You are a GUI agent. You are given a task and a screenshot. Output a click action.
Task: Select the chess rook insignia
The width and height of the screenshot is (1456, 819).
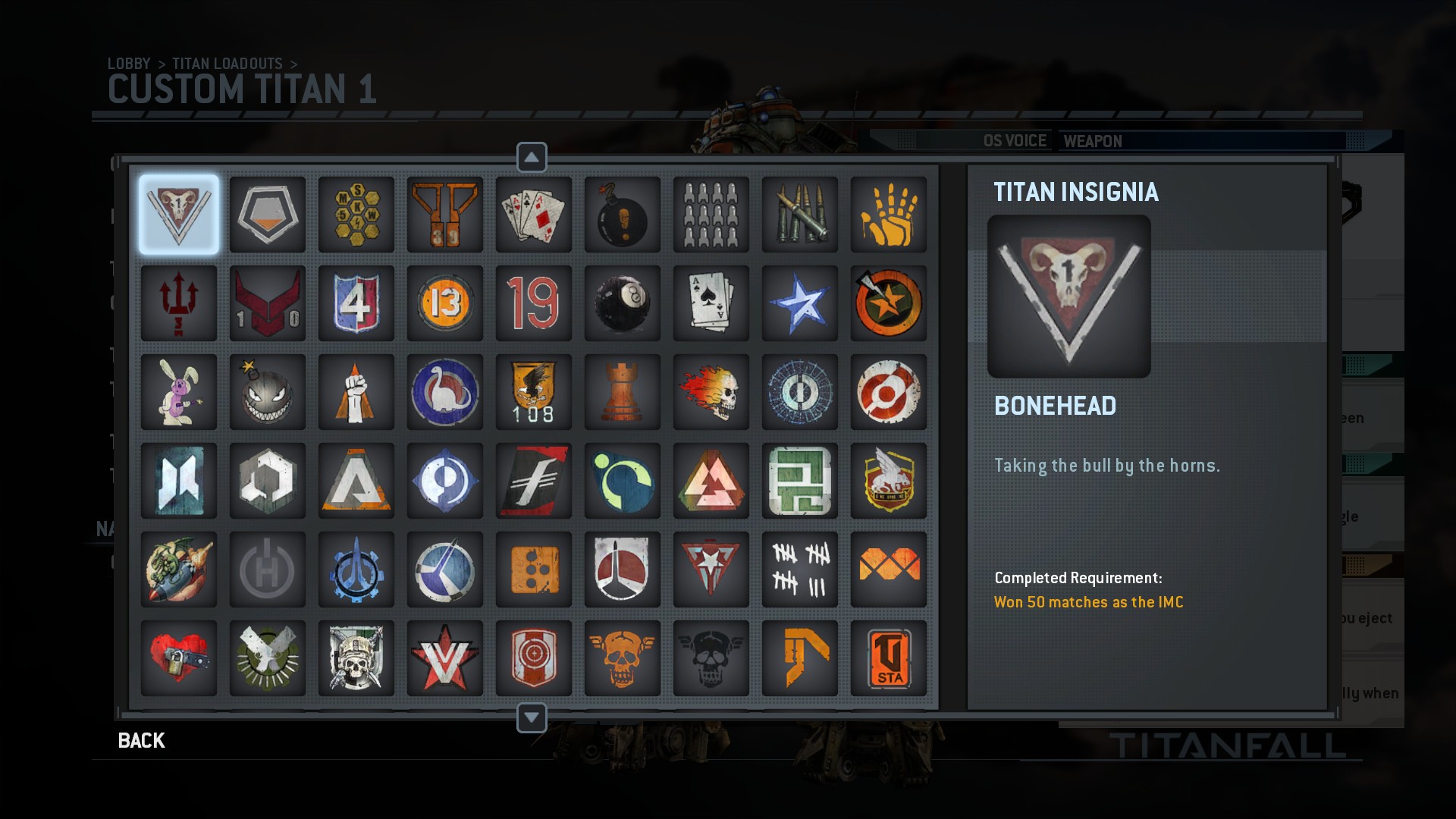[622, 392]
